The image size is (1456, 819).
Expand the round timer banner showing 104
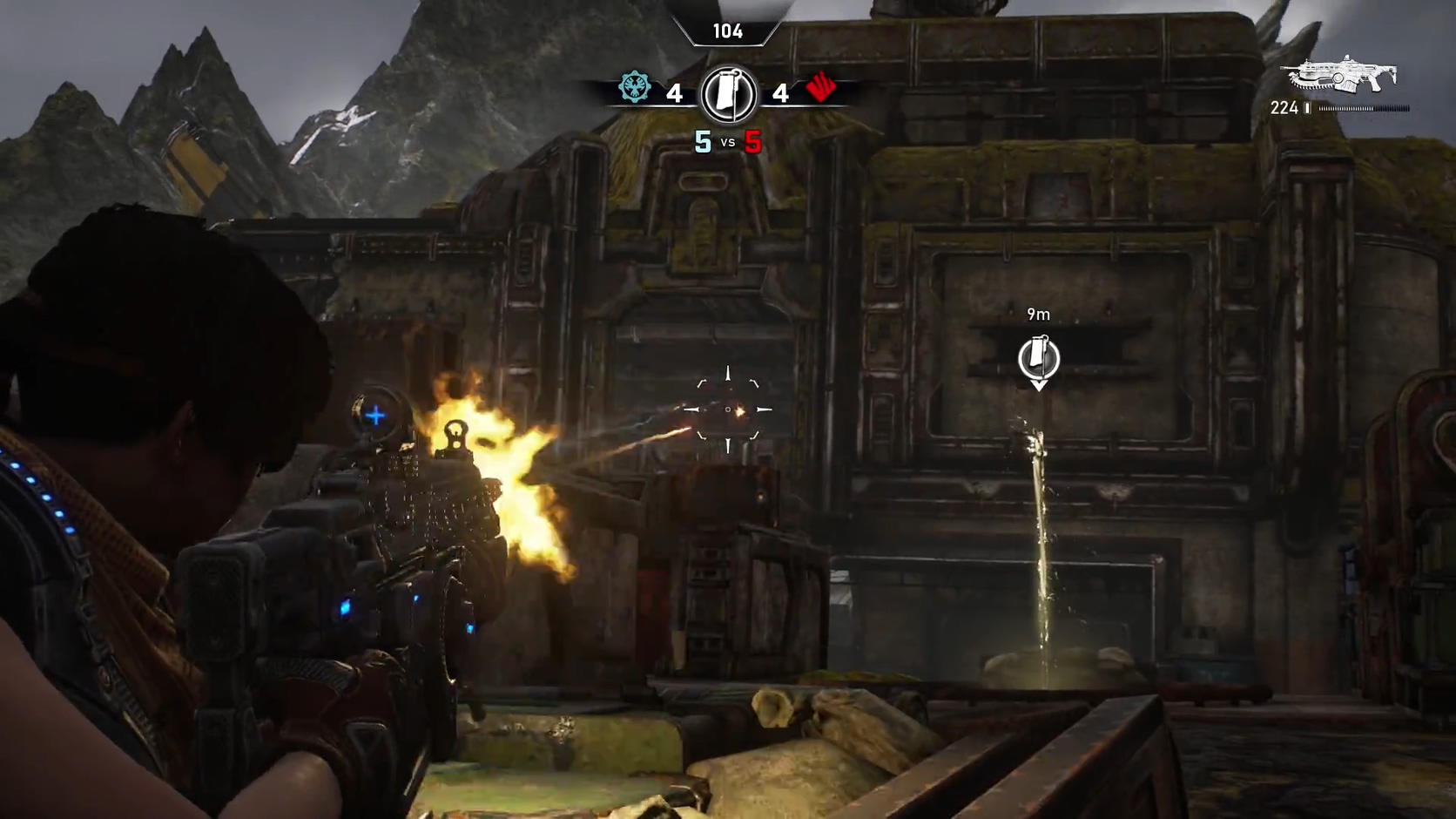(727, 31)
